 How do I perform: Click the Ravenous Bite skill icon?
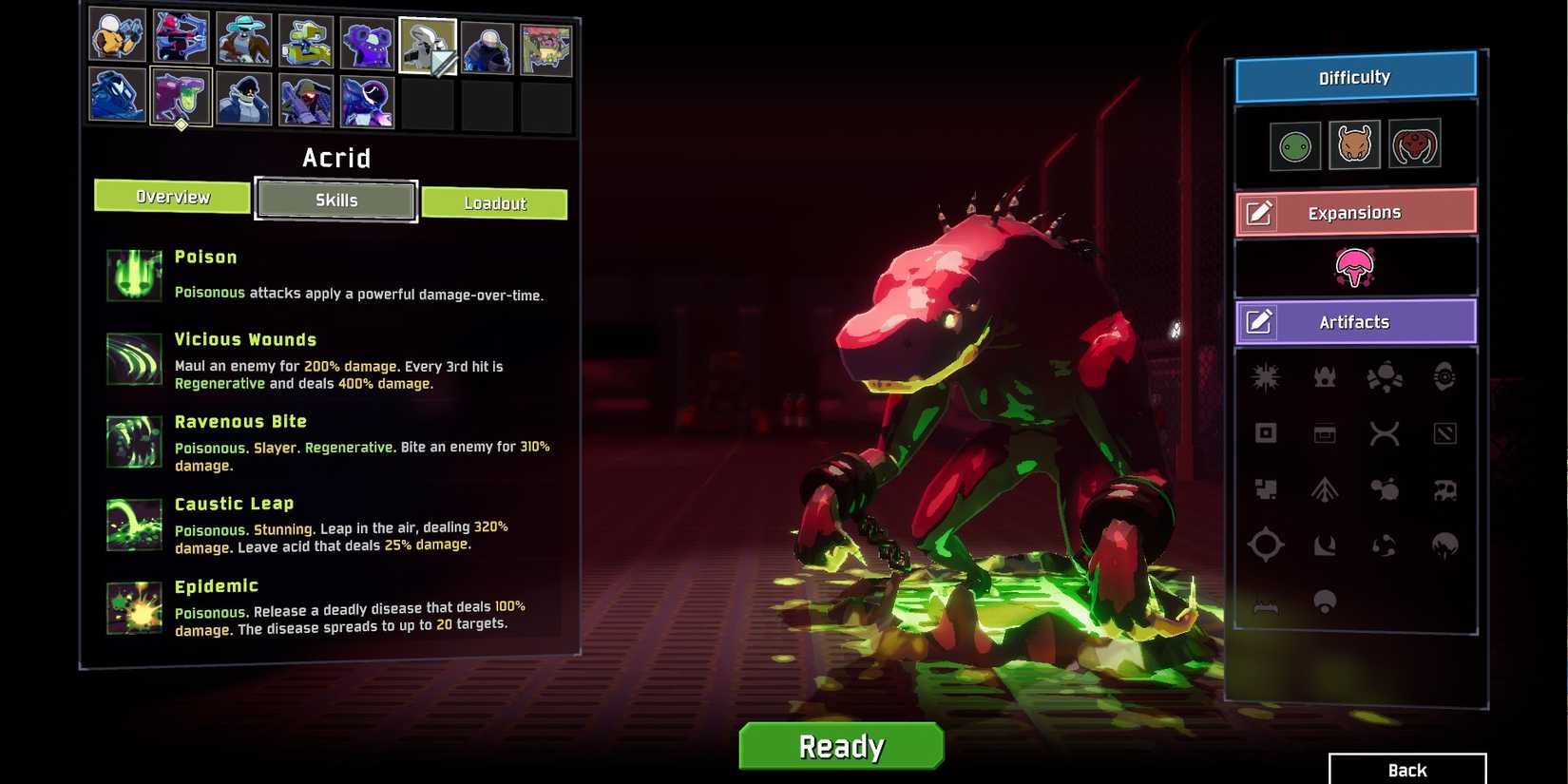pos(133,442)
